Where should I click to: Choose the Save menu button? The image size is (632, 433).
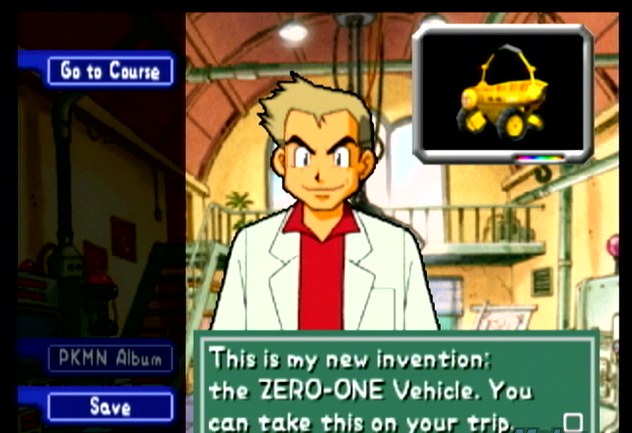[x=110, y=406]
